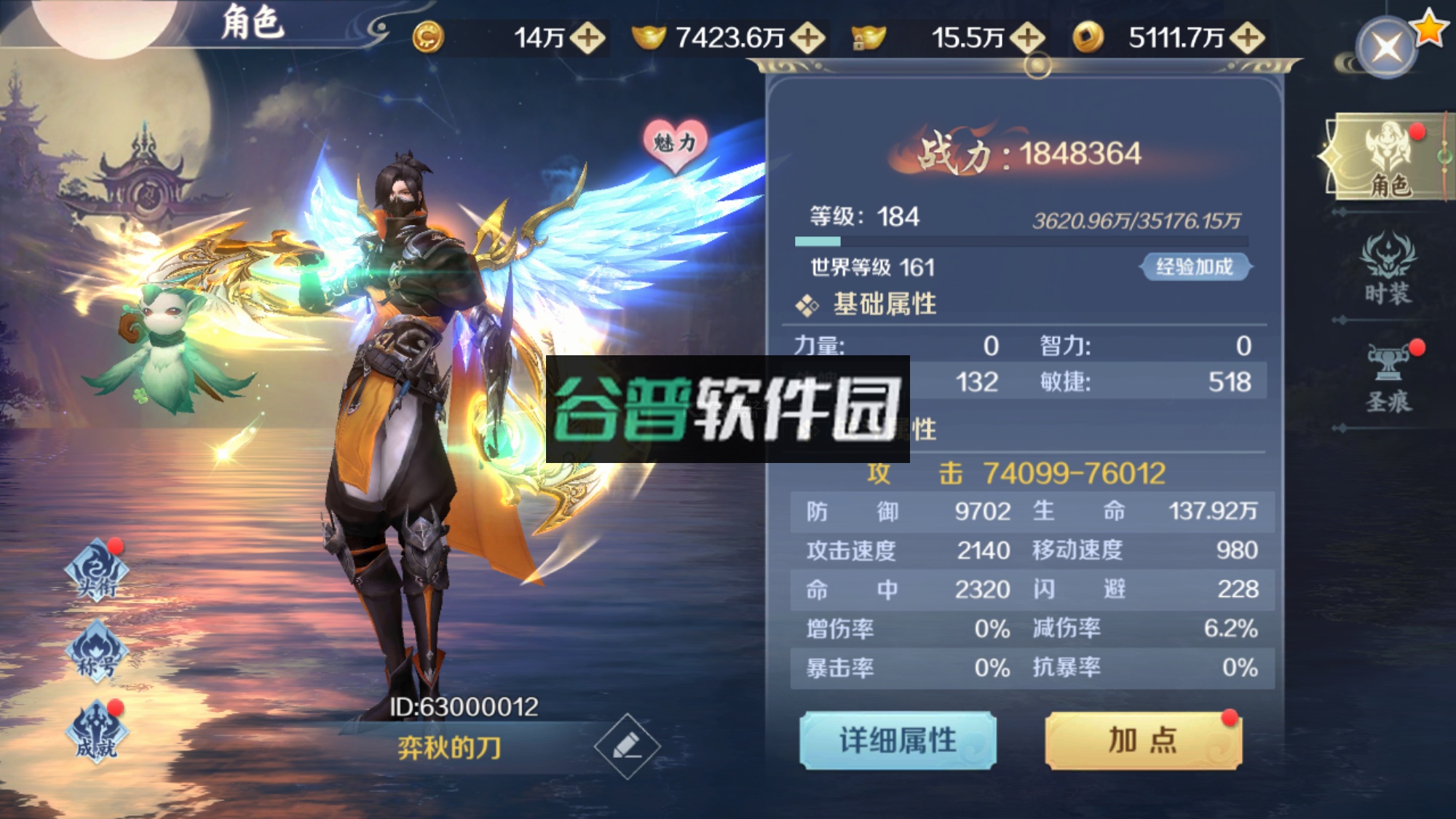This screenshot has height=819, width=1456.
Task: Click the 经验加成 experience bonus label
Action: point(1197,266)
